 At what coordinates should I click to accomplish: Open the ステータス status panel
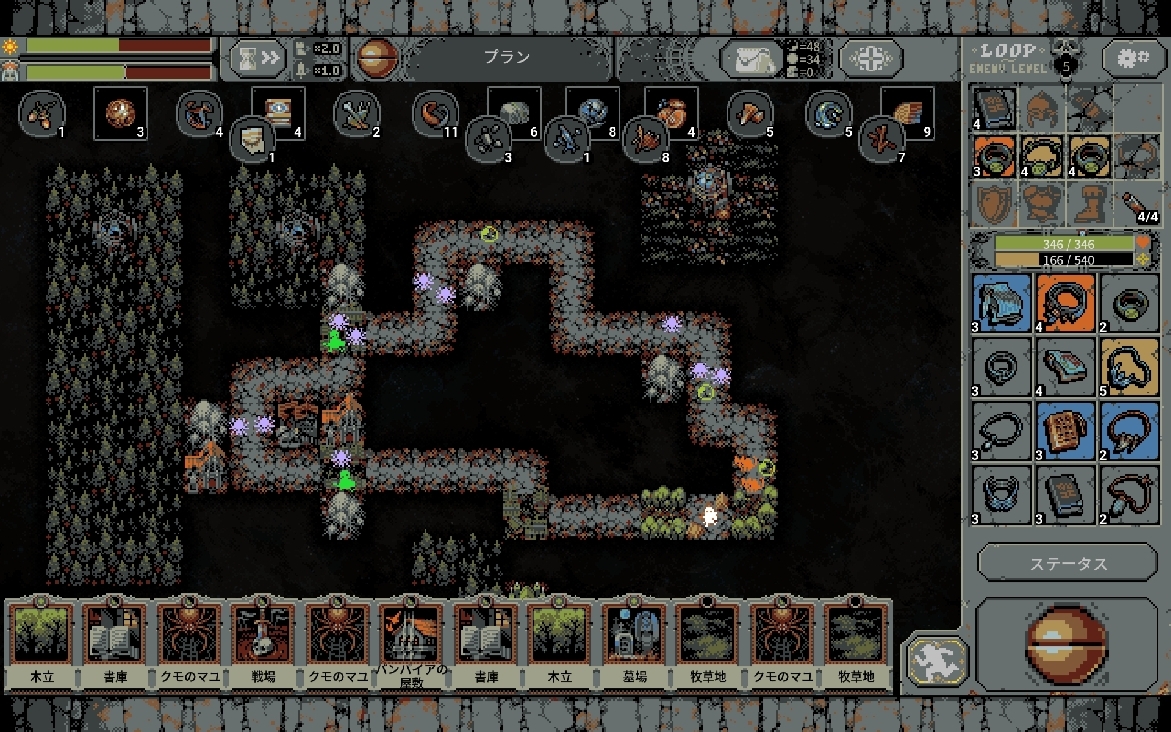click(x=1068, y=563)
